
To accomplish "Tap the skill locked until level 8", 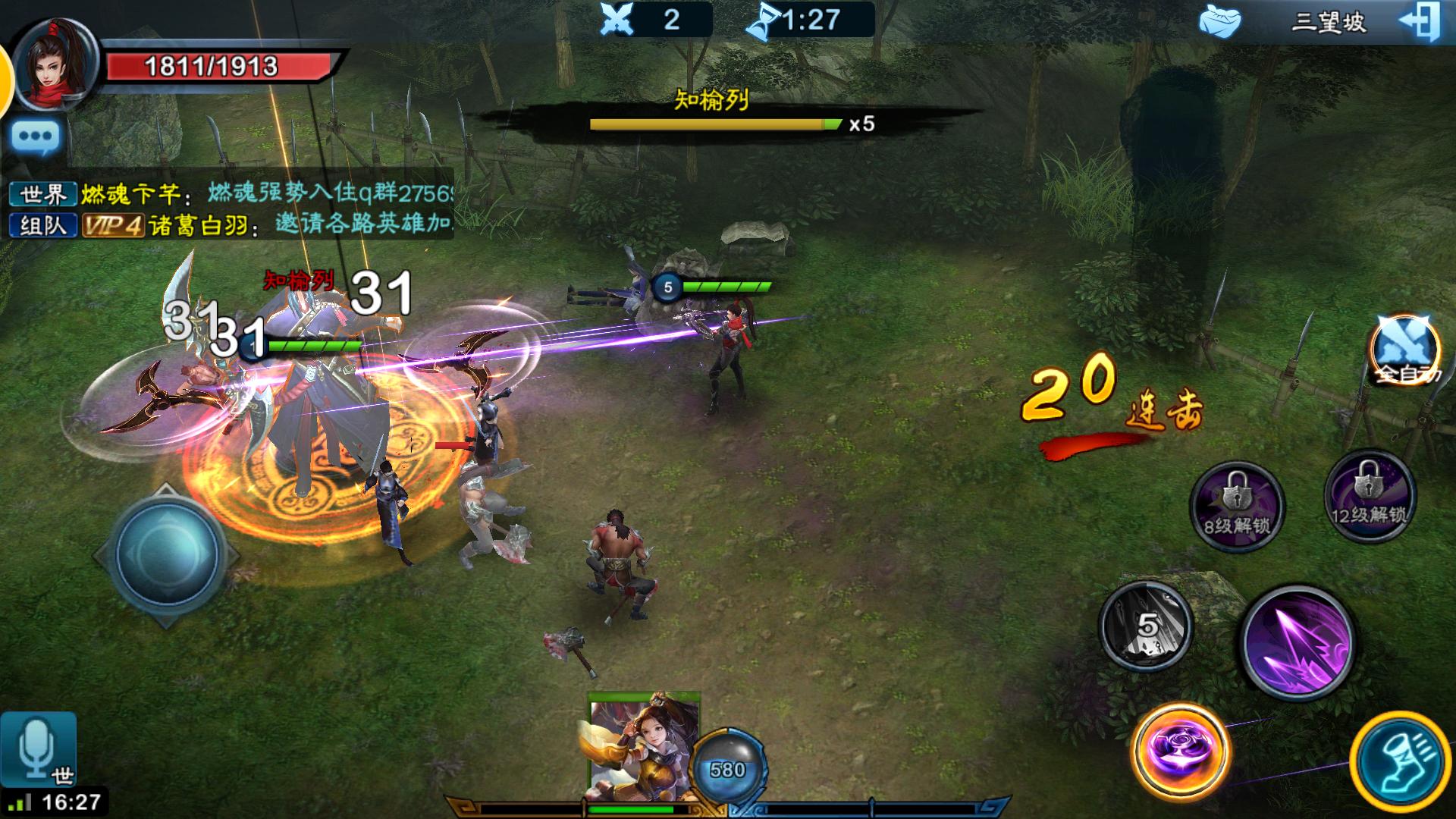I will click(1237, 505).
